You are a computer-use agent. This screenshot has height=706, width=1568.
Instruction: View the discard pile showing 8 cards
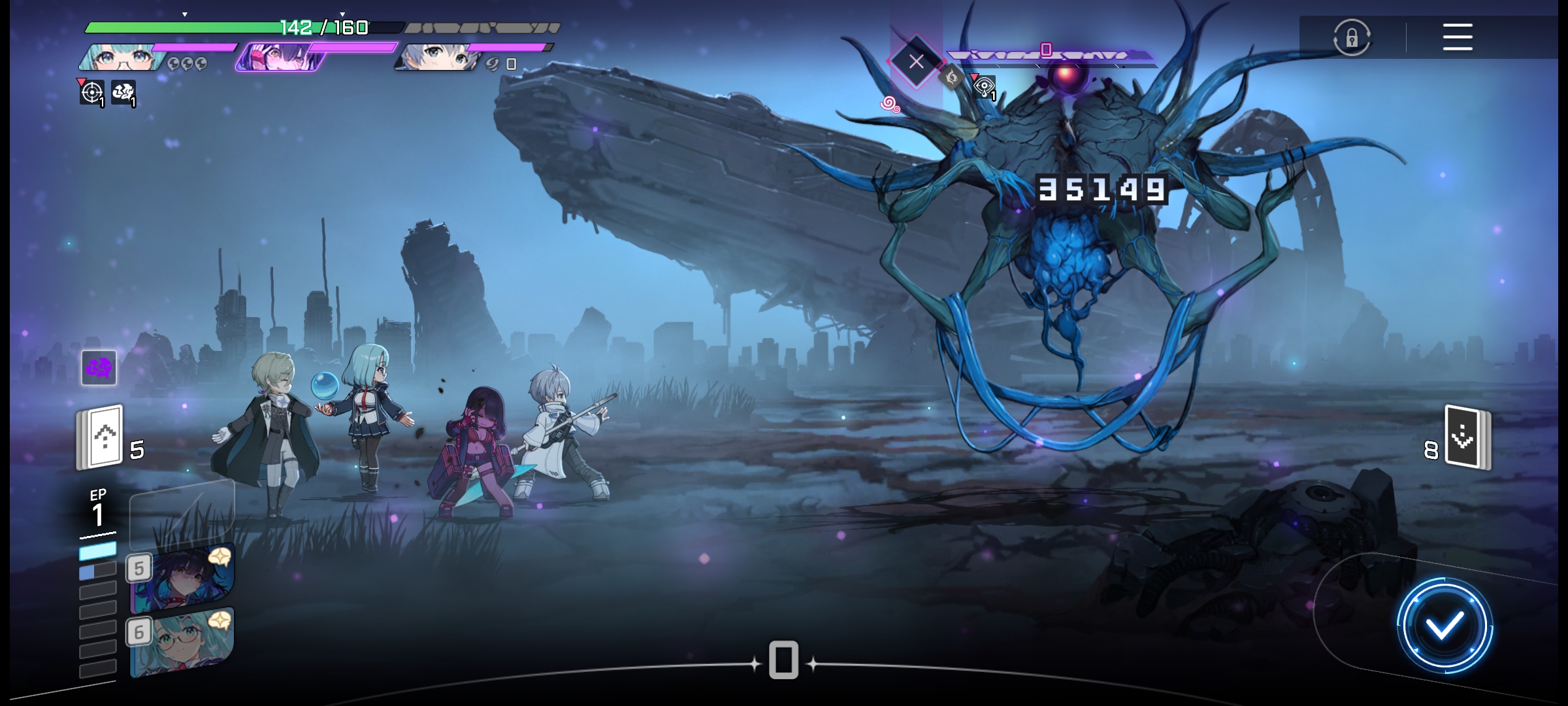tap(1467, 438)
